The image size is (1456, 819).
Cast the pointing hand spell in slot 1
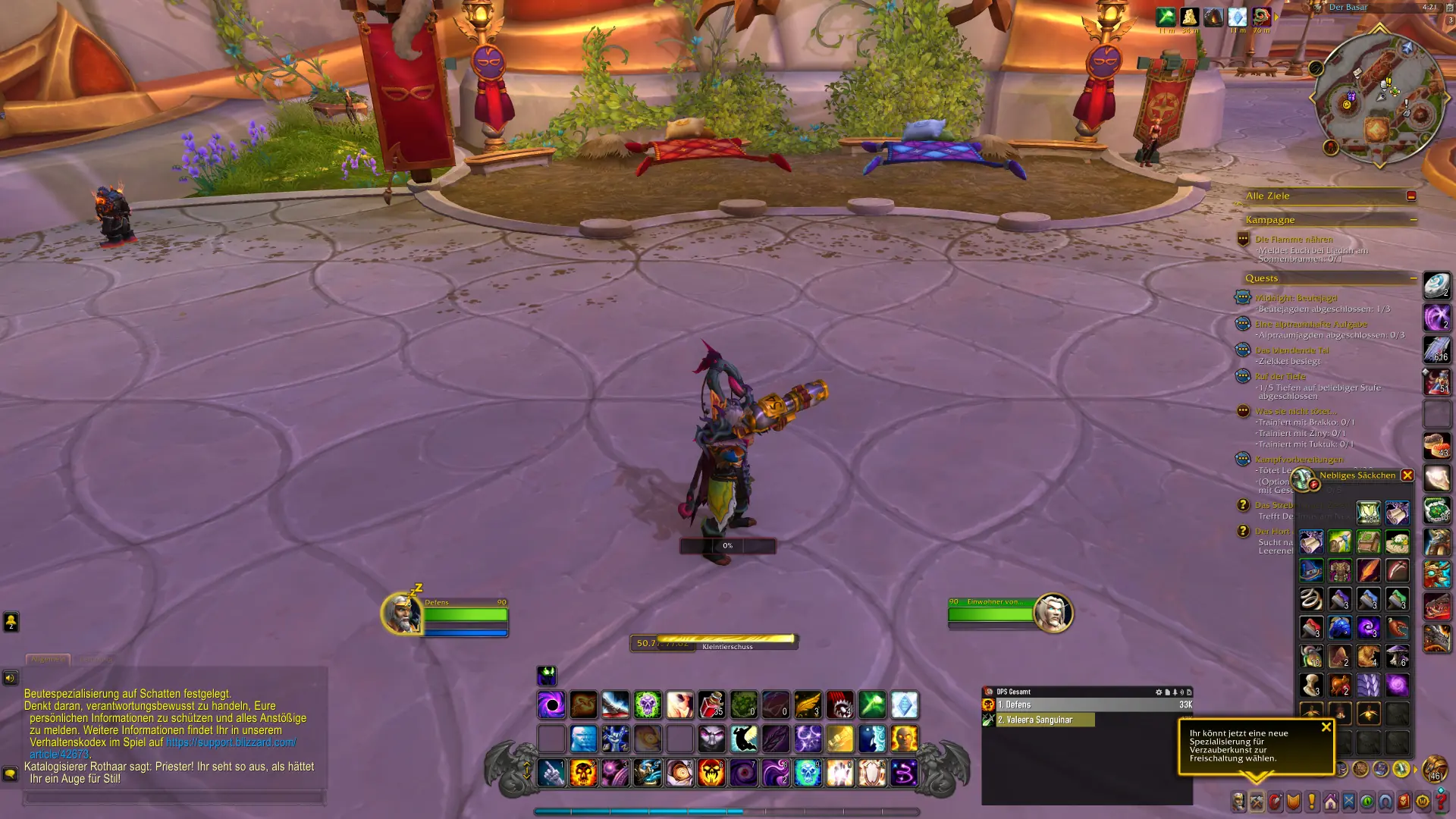click(551, 773)
